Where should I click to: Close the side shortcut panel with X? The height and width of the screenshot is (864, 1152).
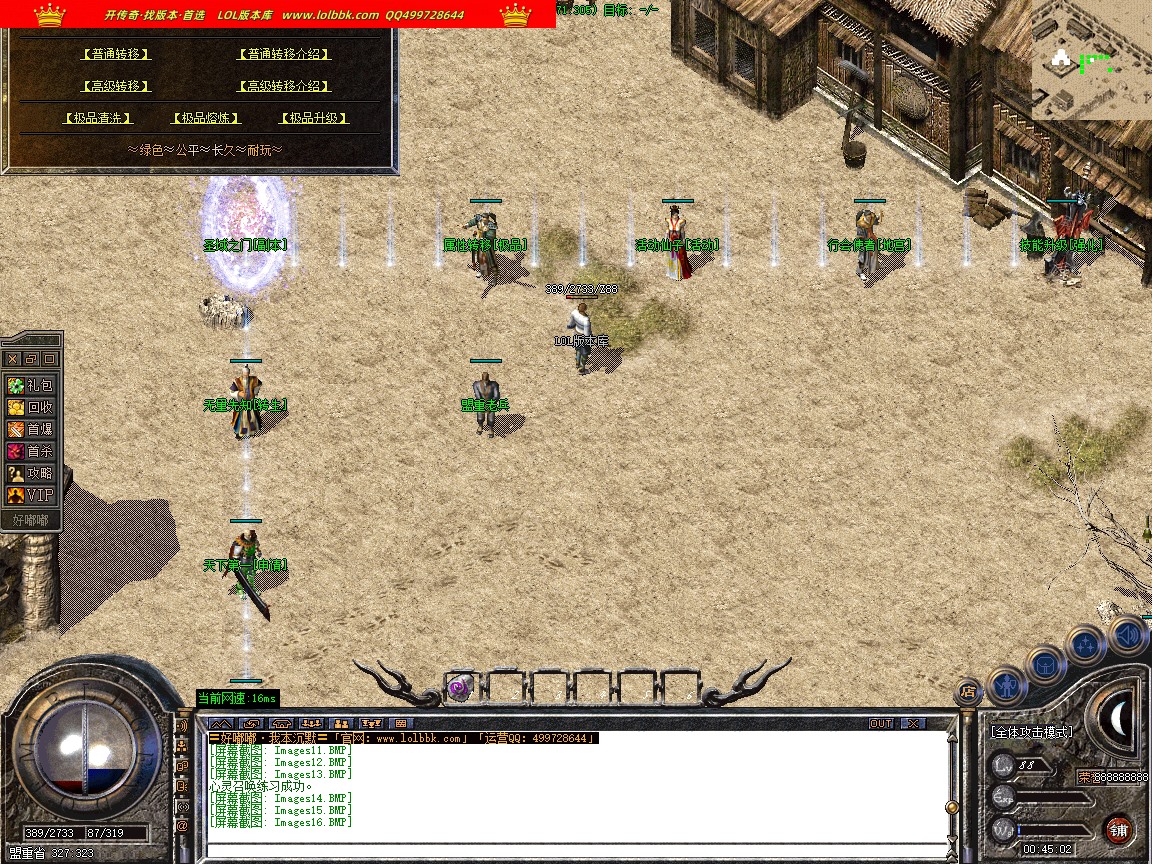click(12, 358)
